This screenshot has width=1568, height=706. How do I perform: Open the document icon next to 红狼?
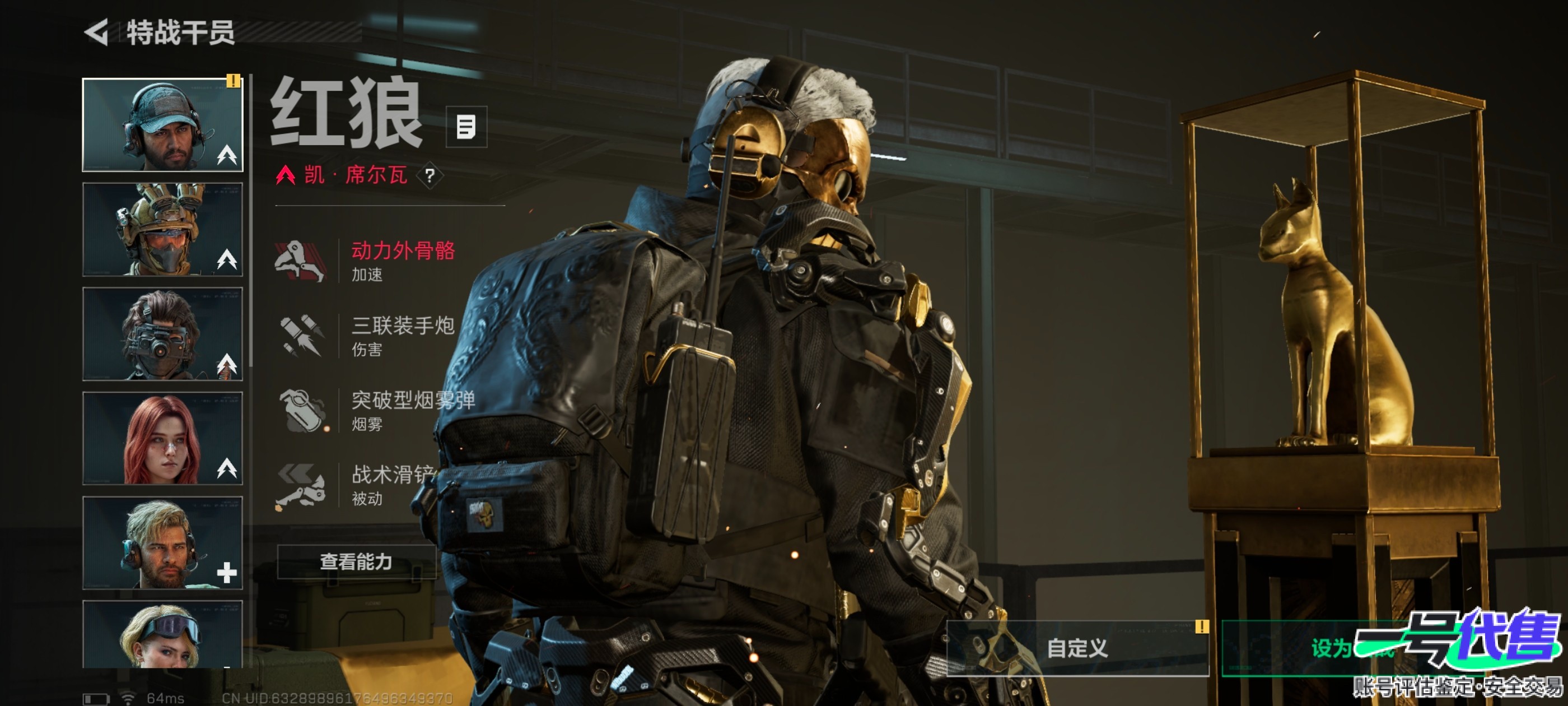pos(466,127)
